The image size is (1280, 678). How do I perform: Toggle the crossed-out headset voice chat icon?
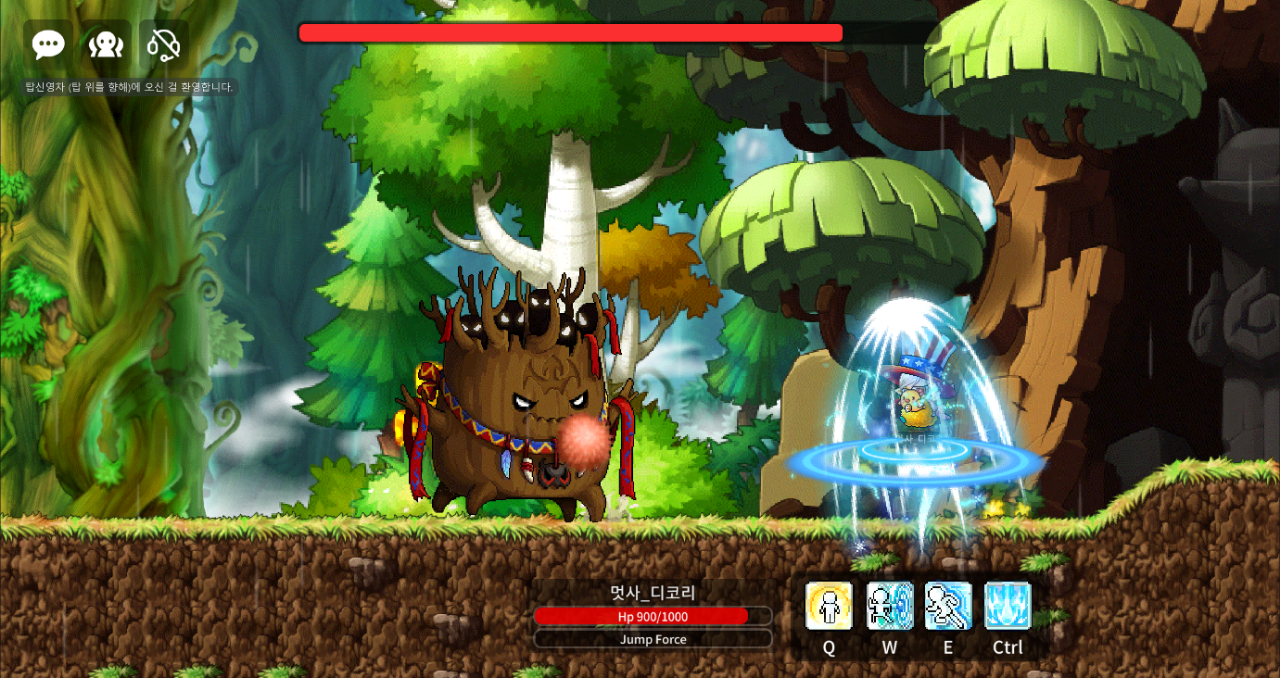click(x=163, y=44)
